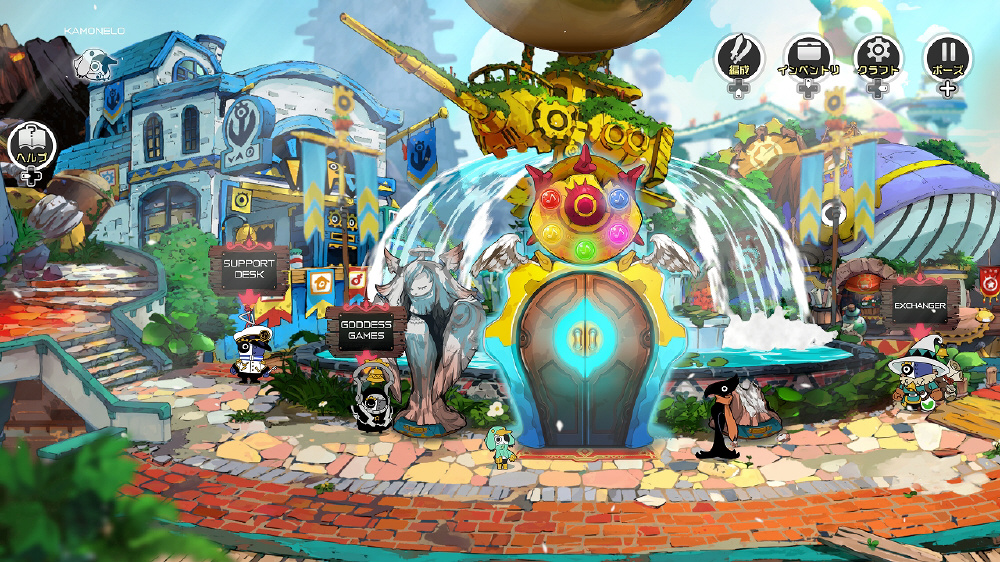Pause the game with the ポーズ button

tap(946, 57)
